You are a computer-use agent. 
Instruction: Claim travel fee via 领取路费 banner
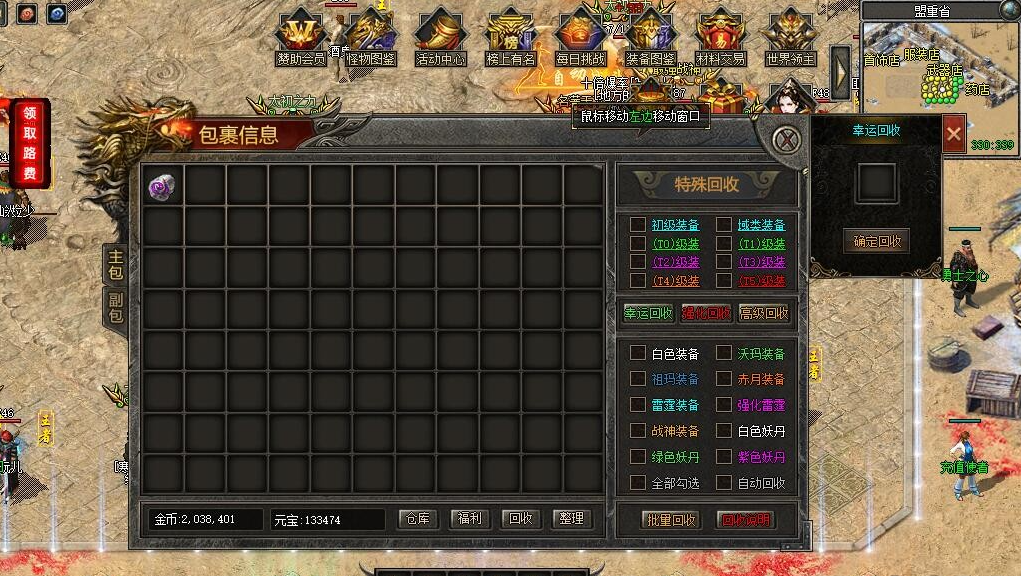coord(30,142)
